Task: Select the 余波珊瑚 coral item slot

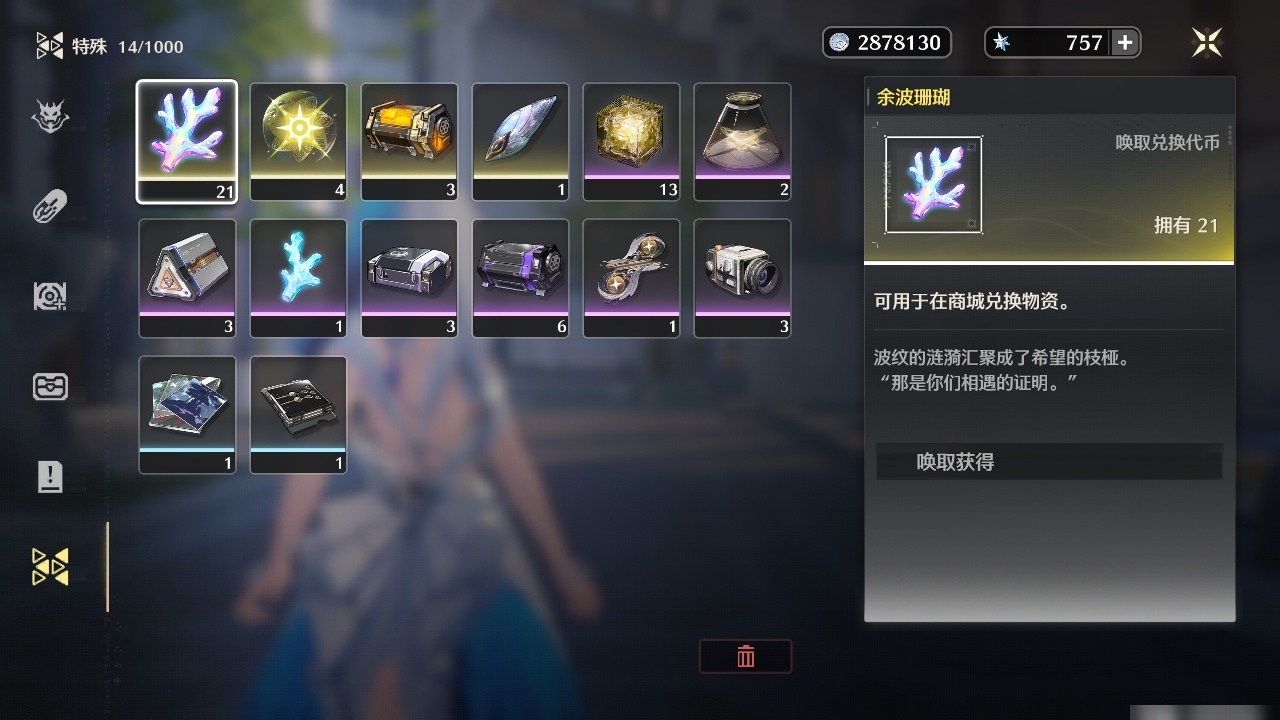Action: tap(187, 140)
